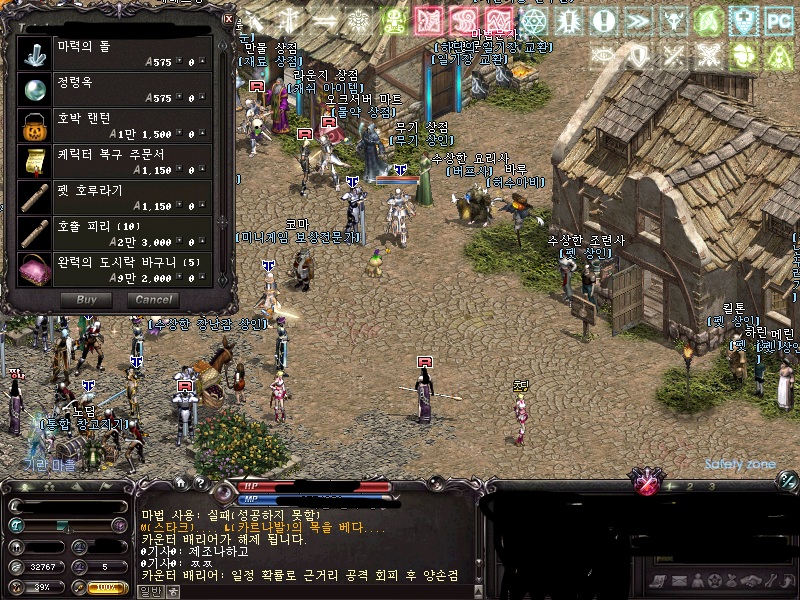Switch to hotbar page 3
This screenshot has height=600, width=800.
(x=711, y=486)
